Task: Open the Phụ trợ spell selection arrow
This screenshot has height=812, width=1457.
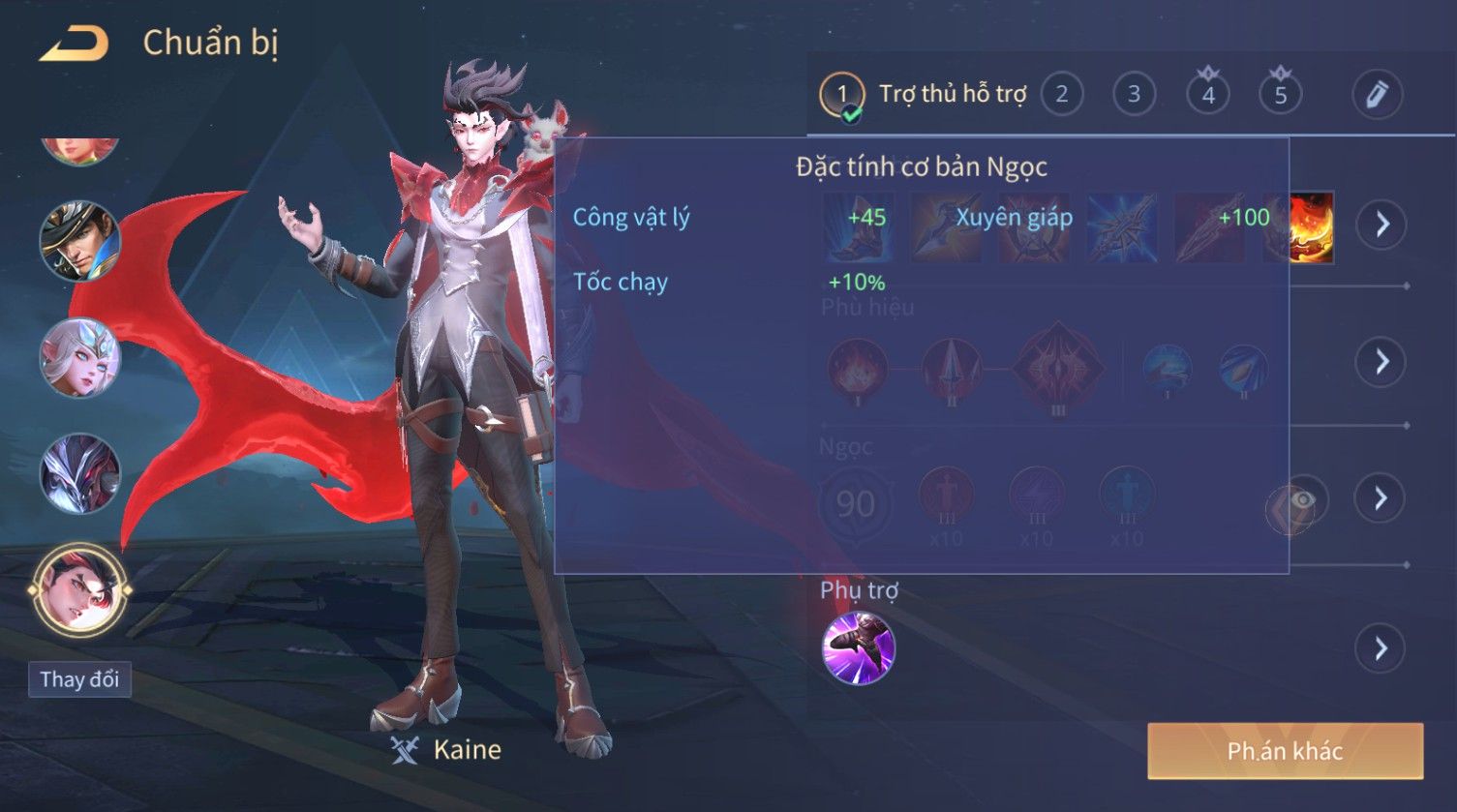Action: coord(1381,648)
